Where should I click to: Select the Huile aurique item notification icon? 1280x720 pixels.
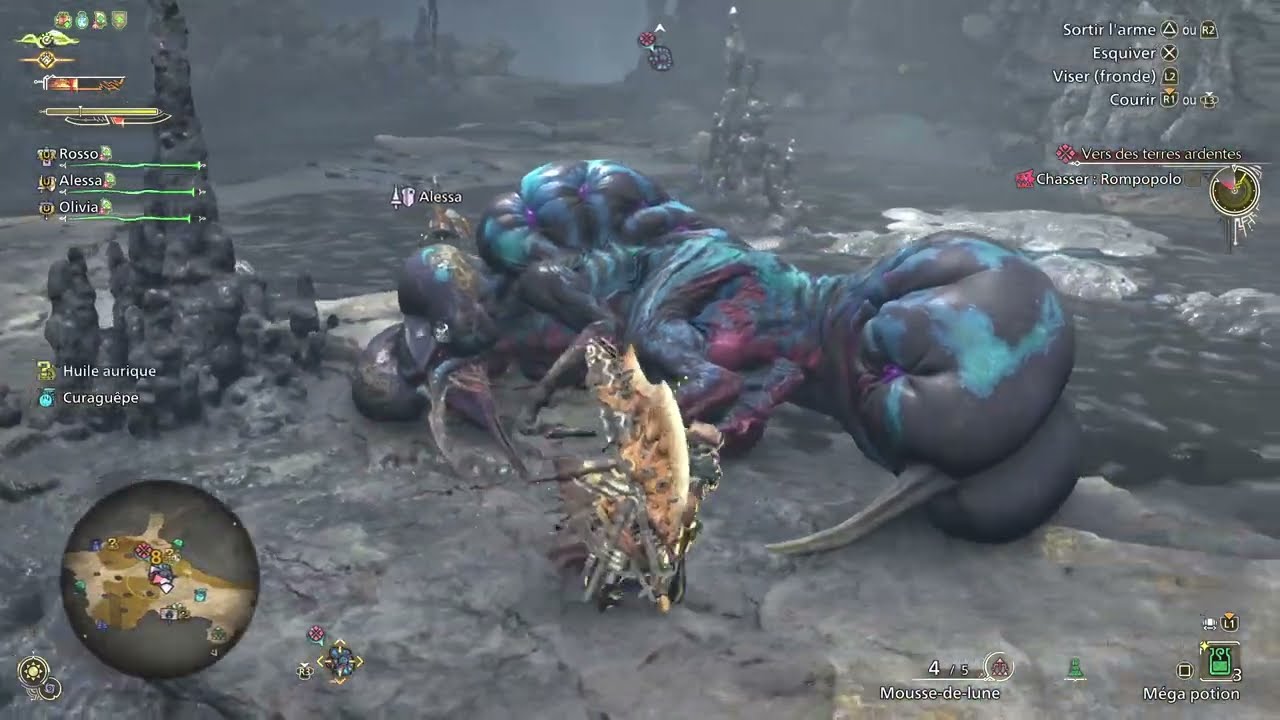(x=44, y=370)
